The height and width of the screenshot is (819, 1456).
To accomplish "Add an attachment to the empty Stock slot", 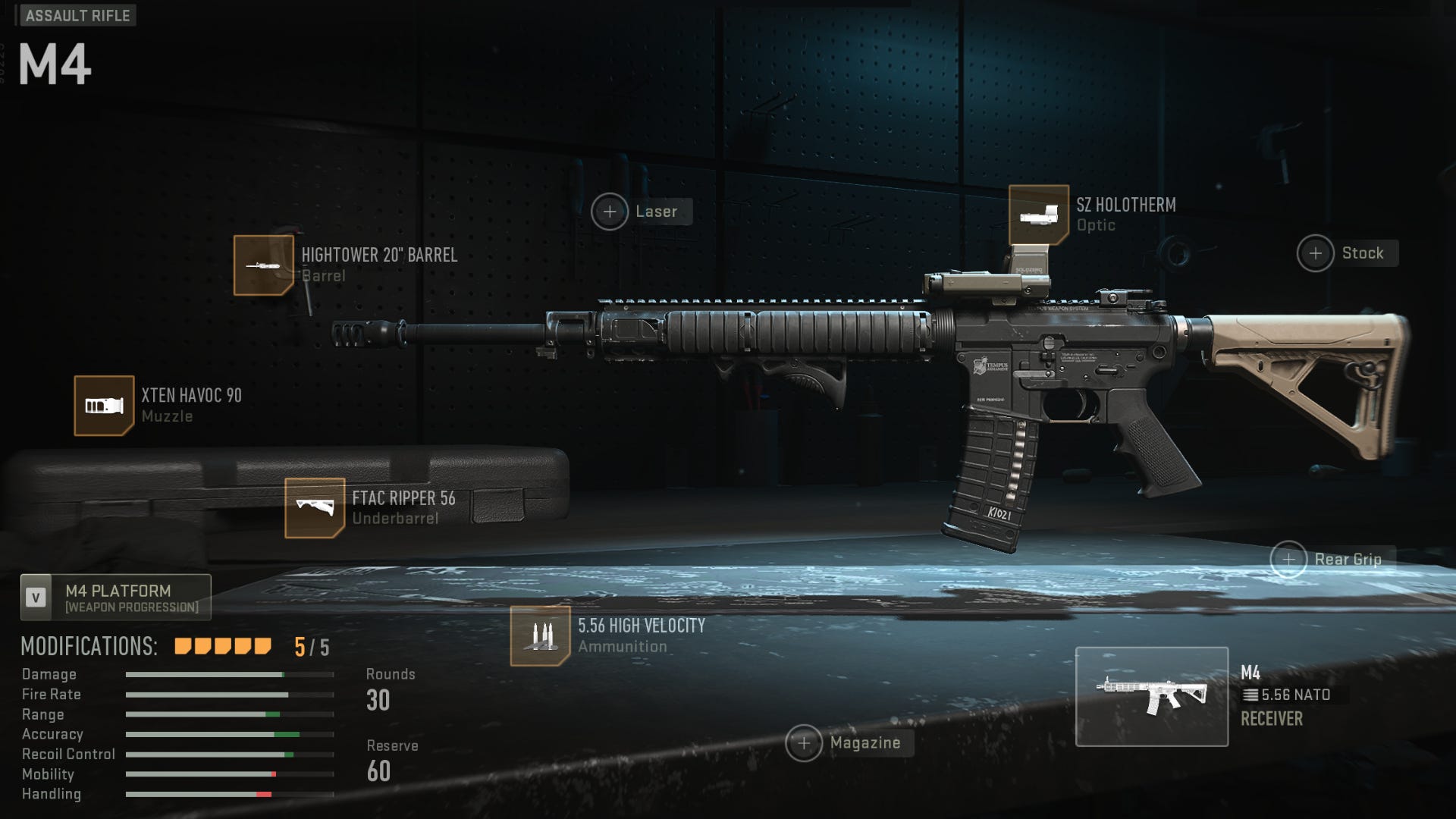I will pos(1317,253).
